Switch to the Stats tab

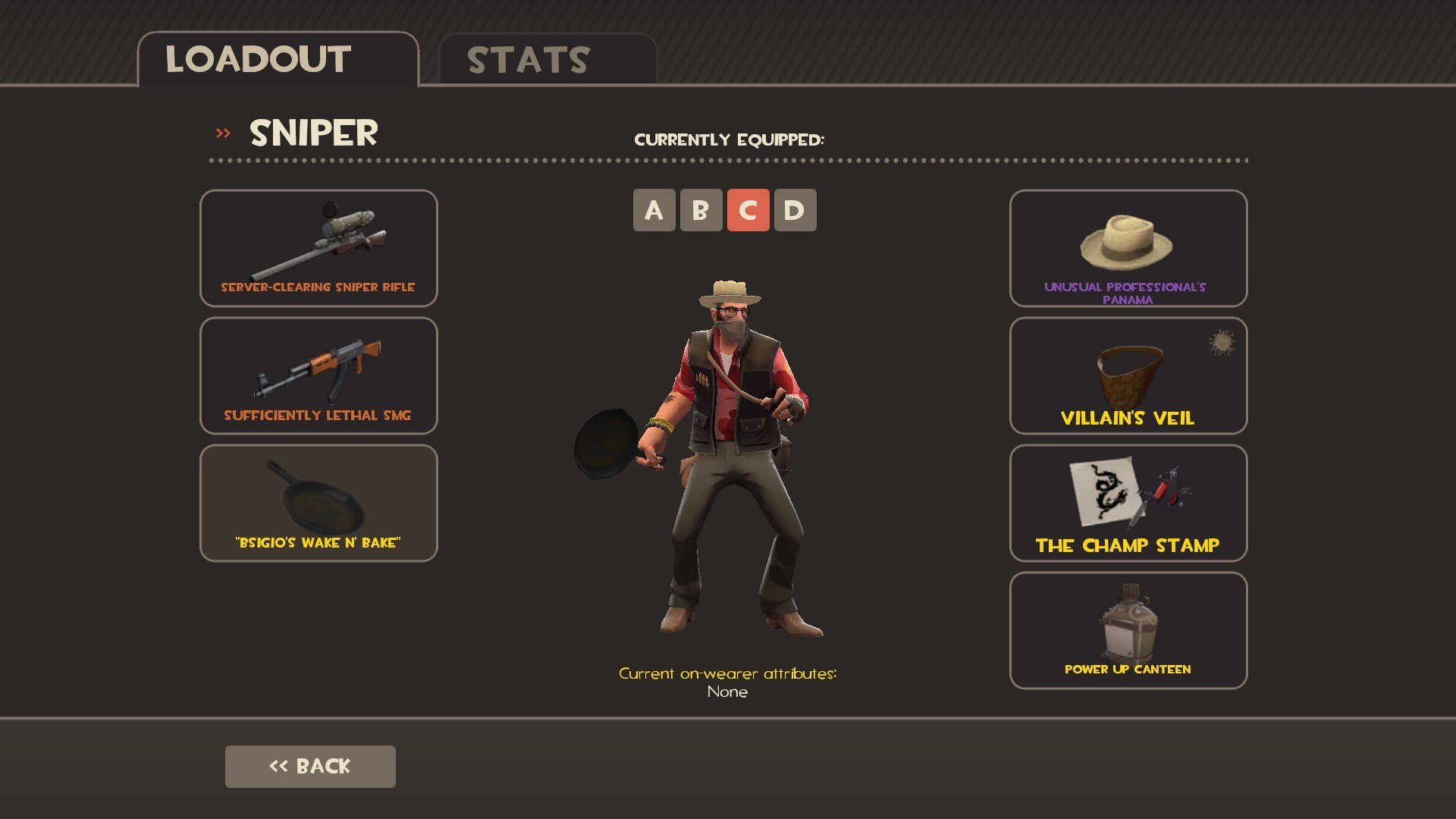pos(548,60)
